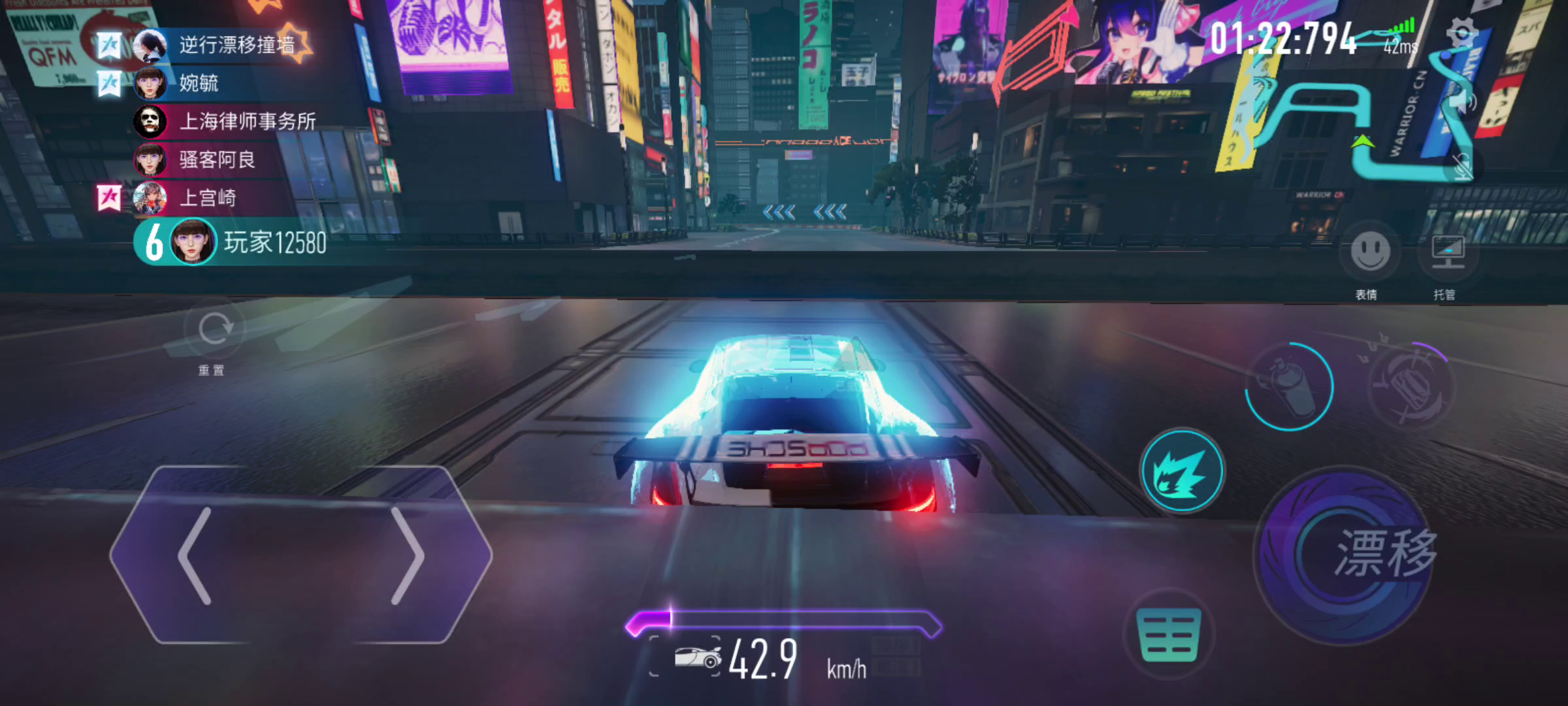Viewport: 1568px width, 706px height.
Task: Unmute the crossed-out microphone
Action: [1463, 167]
